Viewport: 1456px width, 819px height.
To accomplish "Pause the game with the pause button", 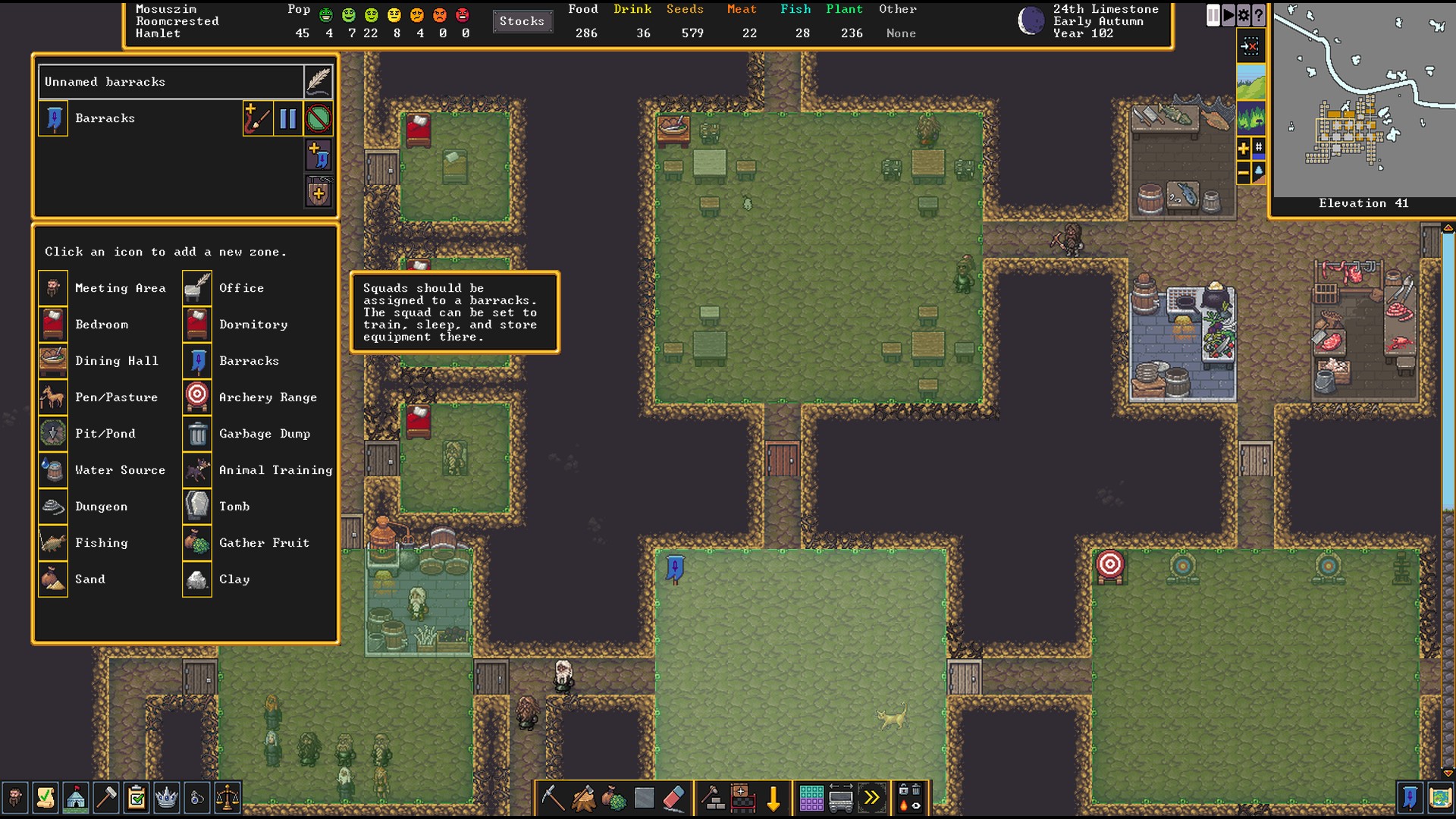I will tap(1213, 15).
